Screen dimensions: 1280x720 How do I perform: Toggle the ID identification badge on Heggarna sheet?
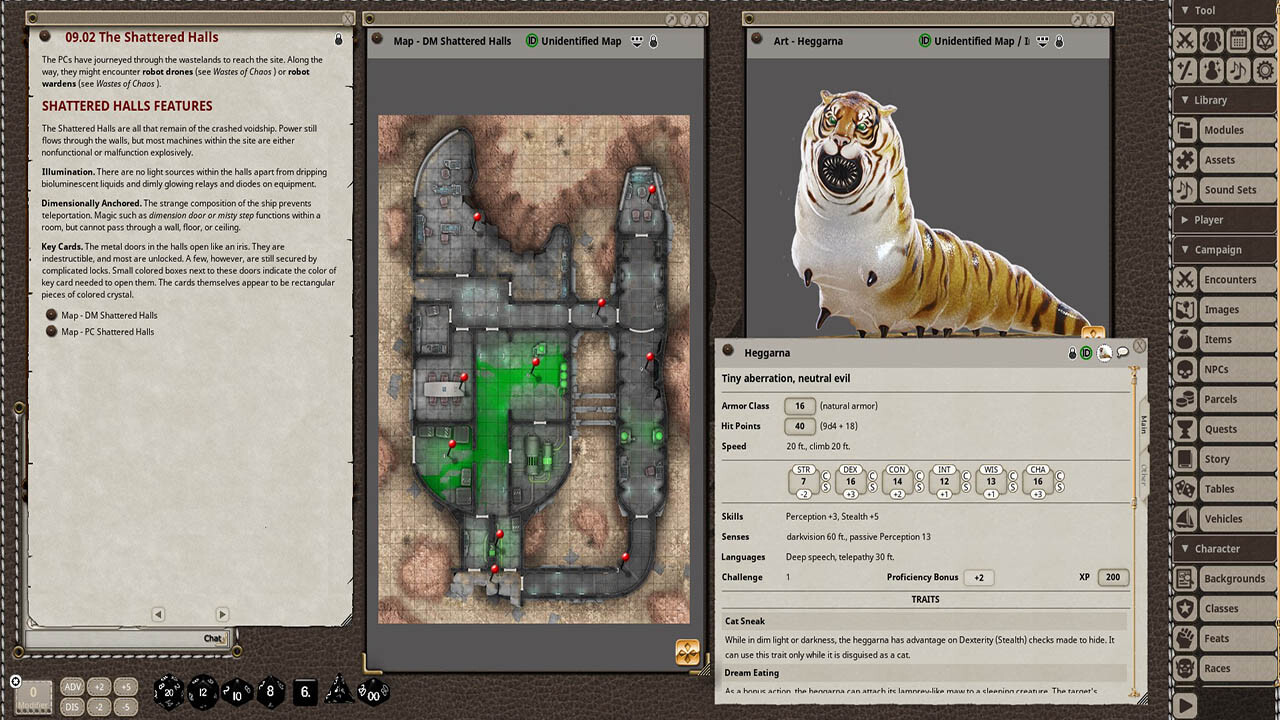pyautogui.click(x=1085, y=352)
